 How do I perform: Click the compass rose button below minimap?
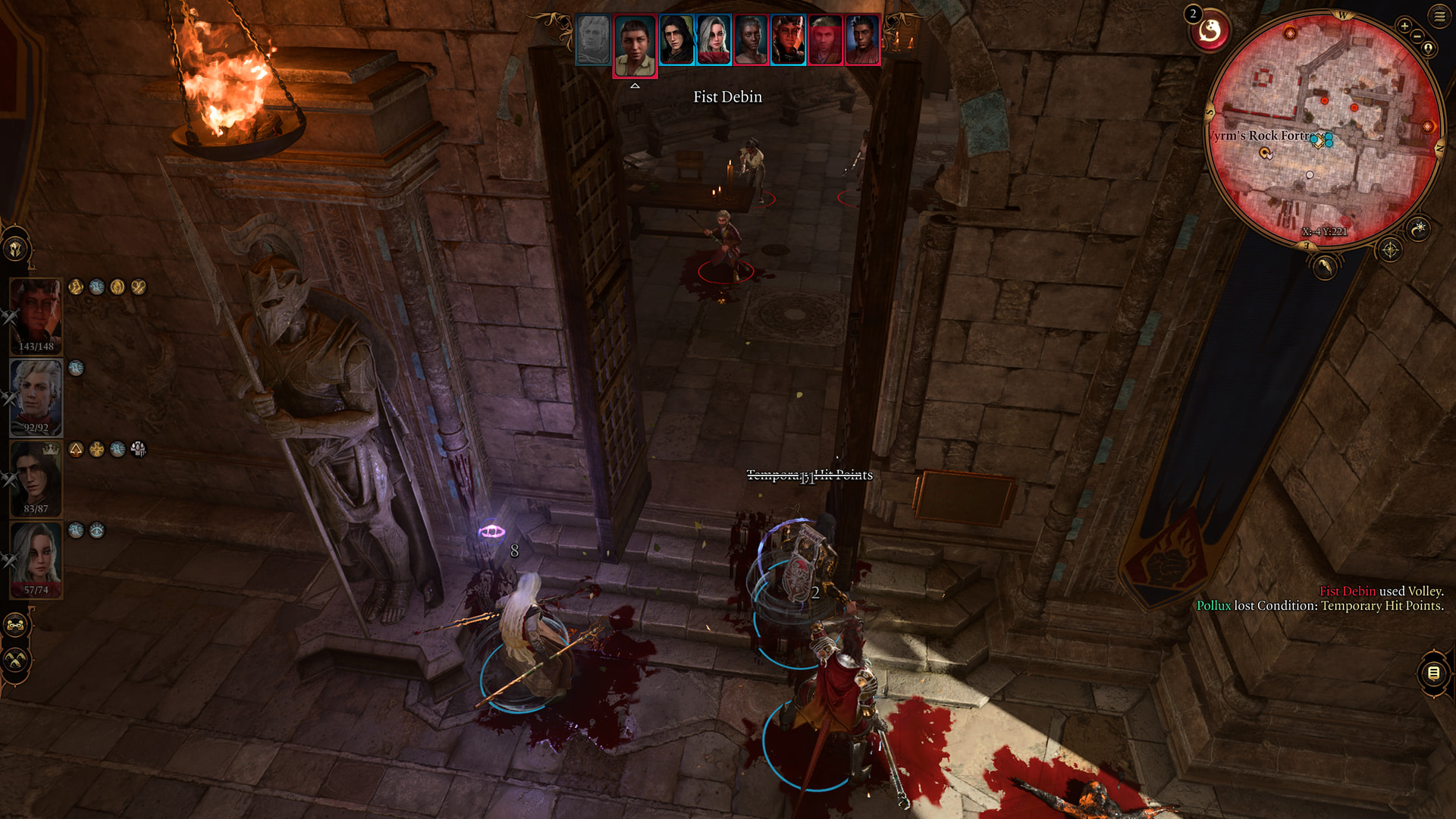click(x=1390, y=249)
